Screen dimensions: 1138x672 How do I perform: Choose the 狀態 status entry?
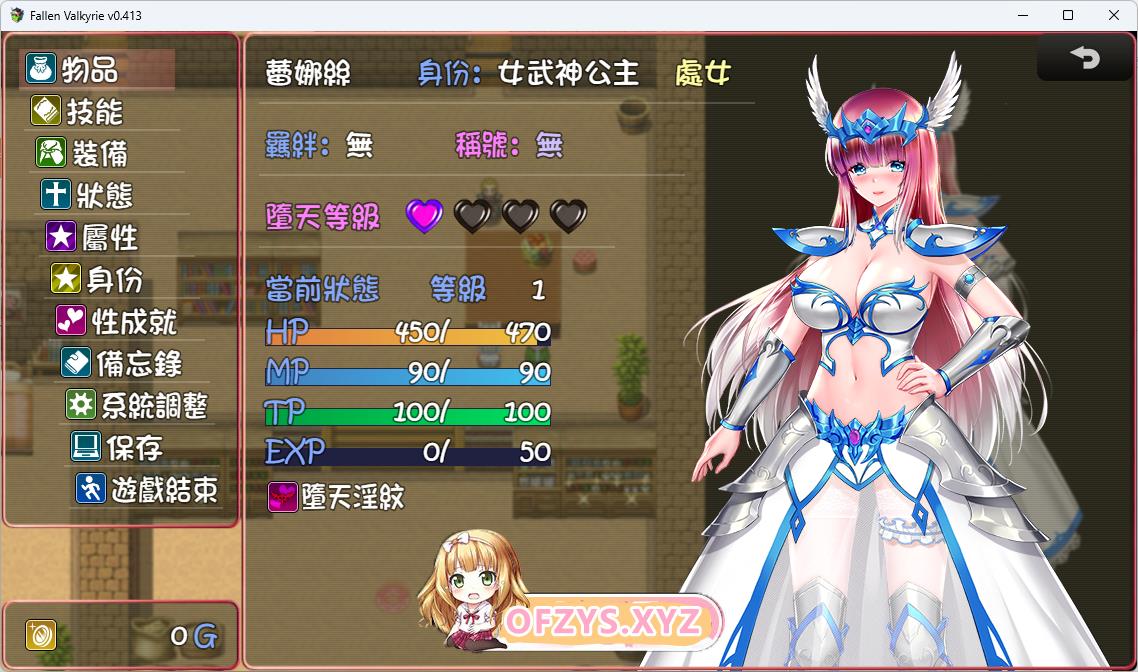pos(104,195)
